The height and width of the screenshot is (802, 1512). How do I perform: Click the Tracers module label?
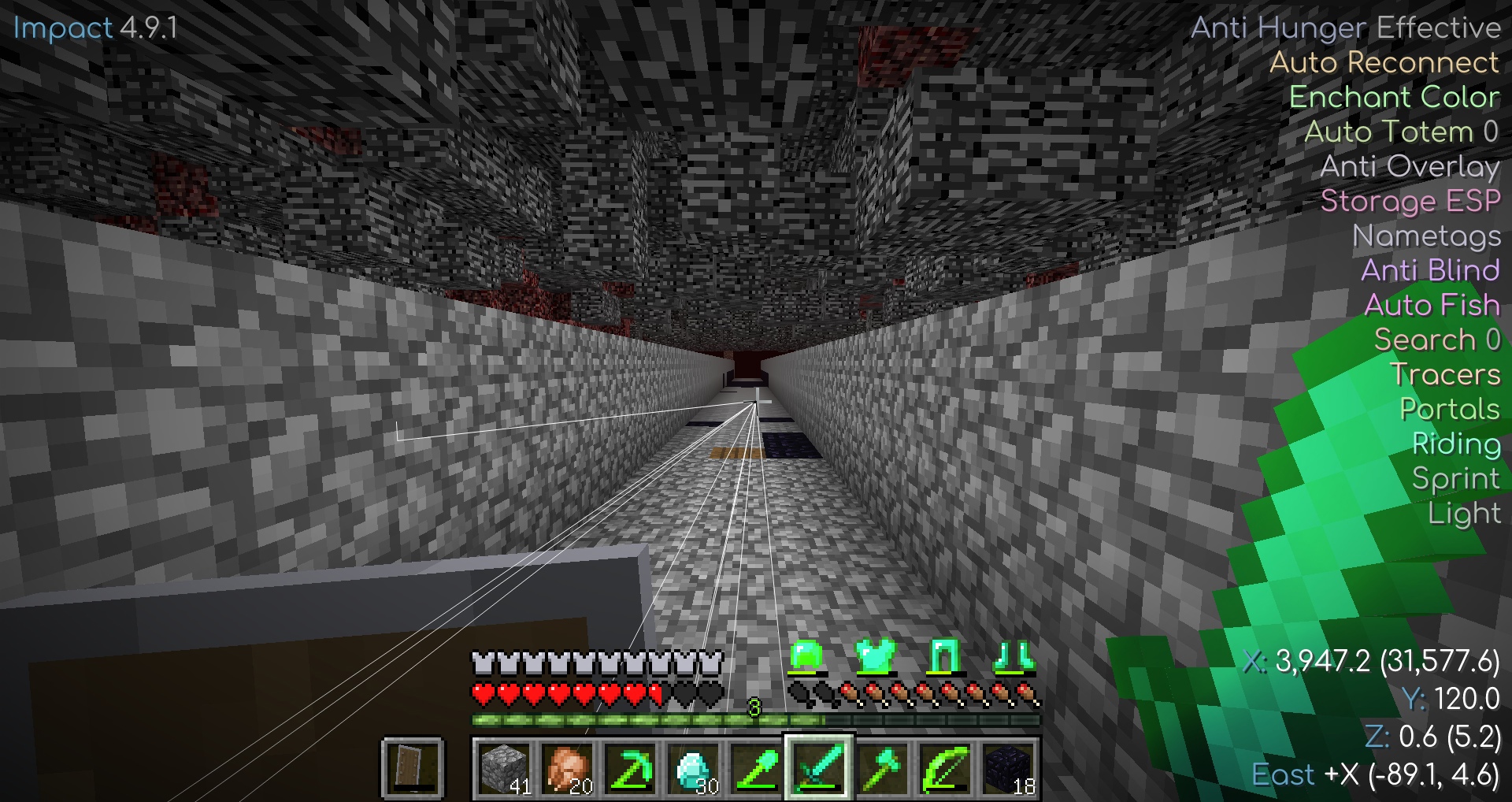[x=1445, y=374]
